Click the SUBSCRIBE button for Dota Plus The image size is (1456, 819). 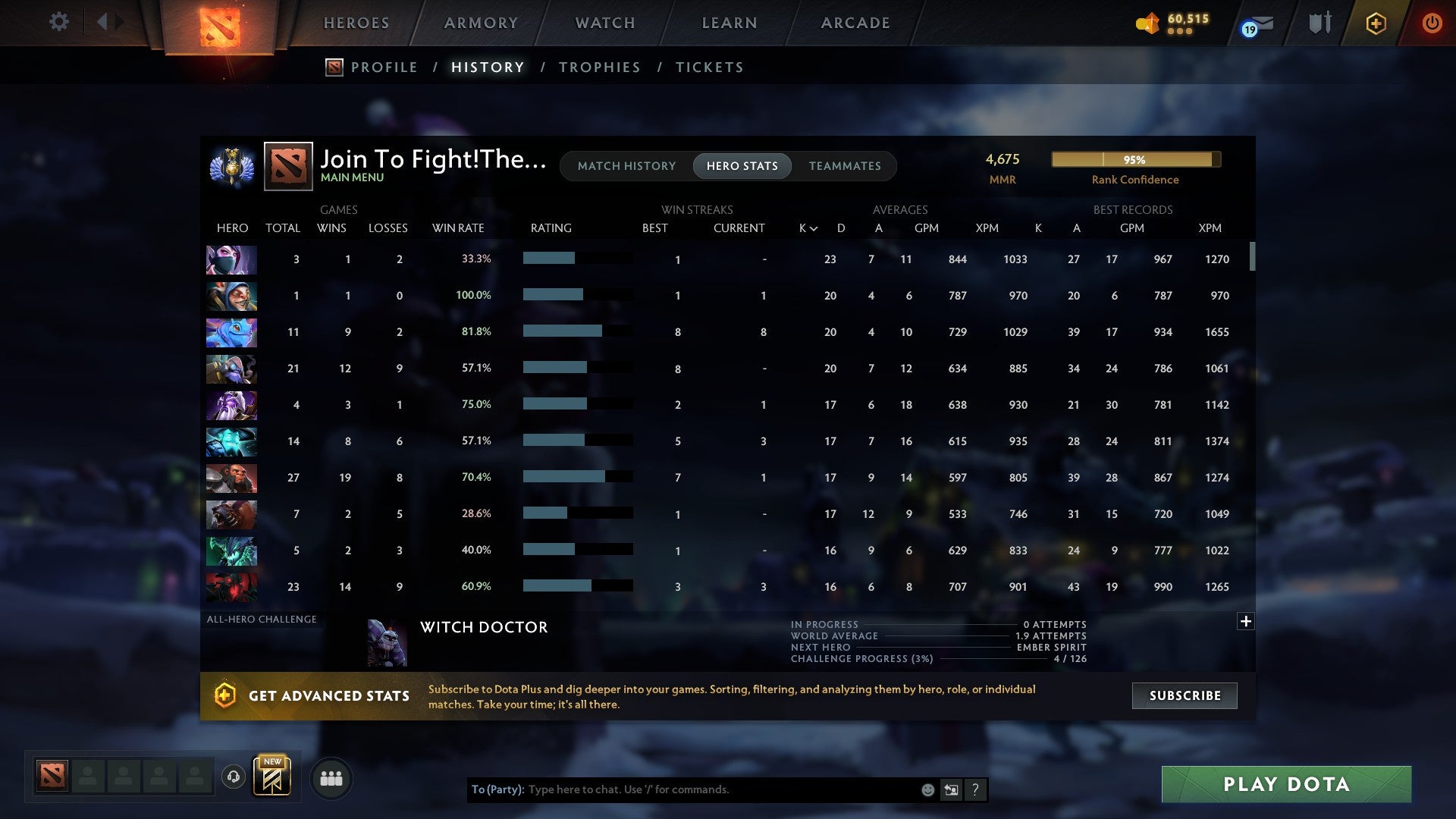coord(1184,695)
